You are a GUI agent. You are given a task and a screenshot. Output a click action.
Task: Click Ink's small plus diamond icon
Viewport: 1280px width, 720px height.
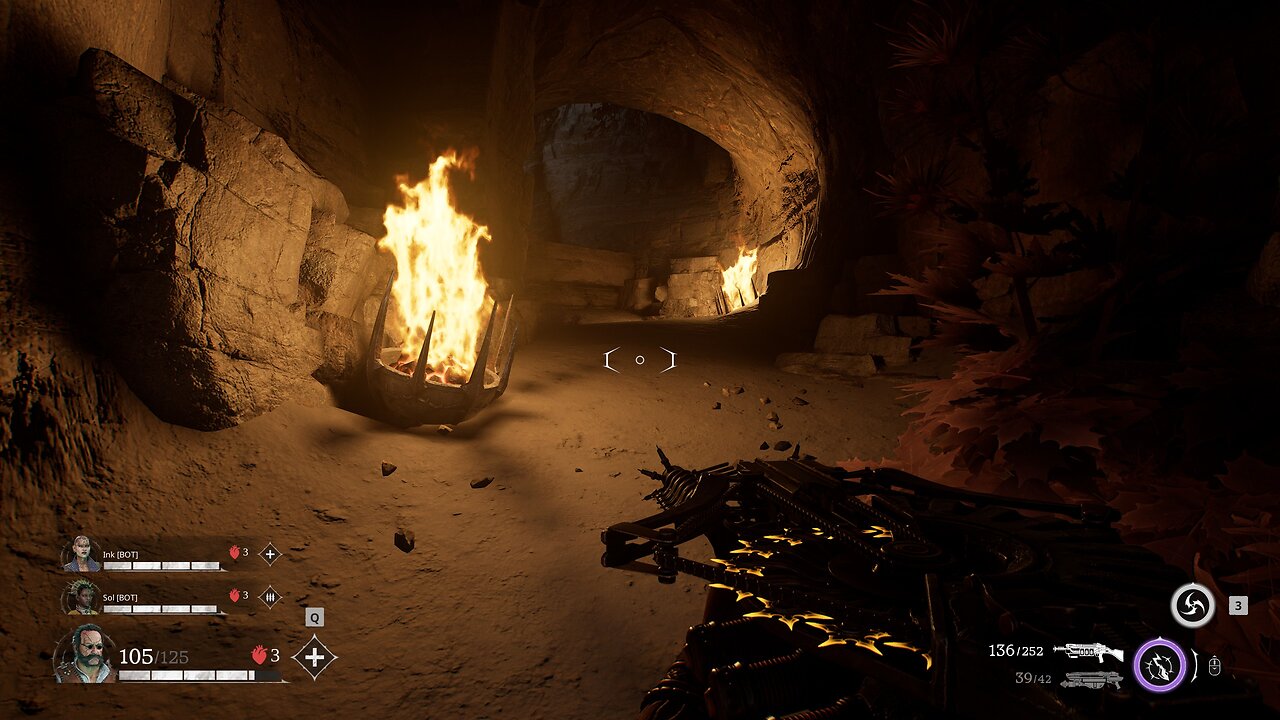point(269,553)
